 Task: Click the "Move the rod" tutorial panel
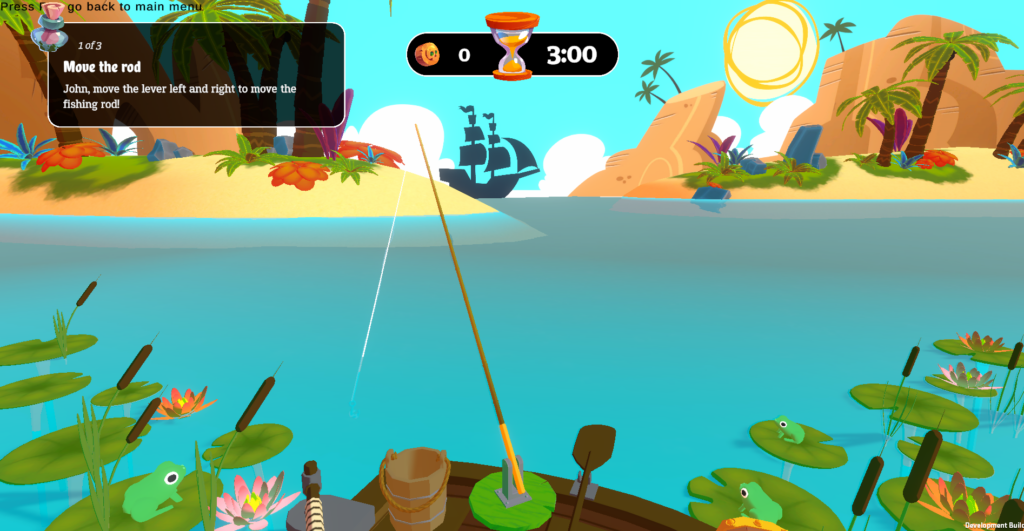pyautogui.click(x=196, y=76)
